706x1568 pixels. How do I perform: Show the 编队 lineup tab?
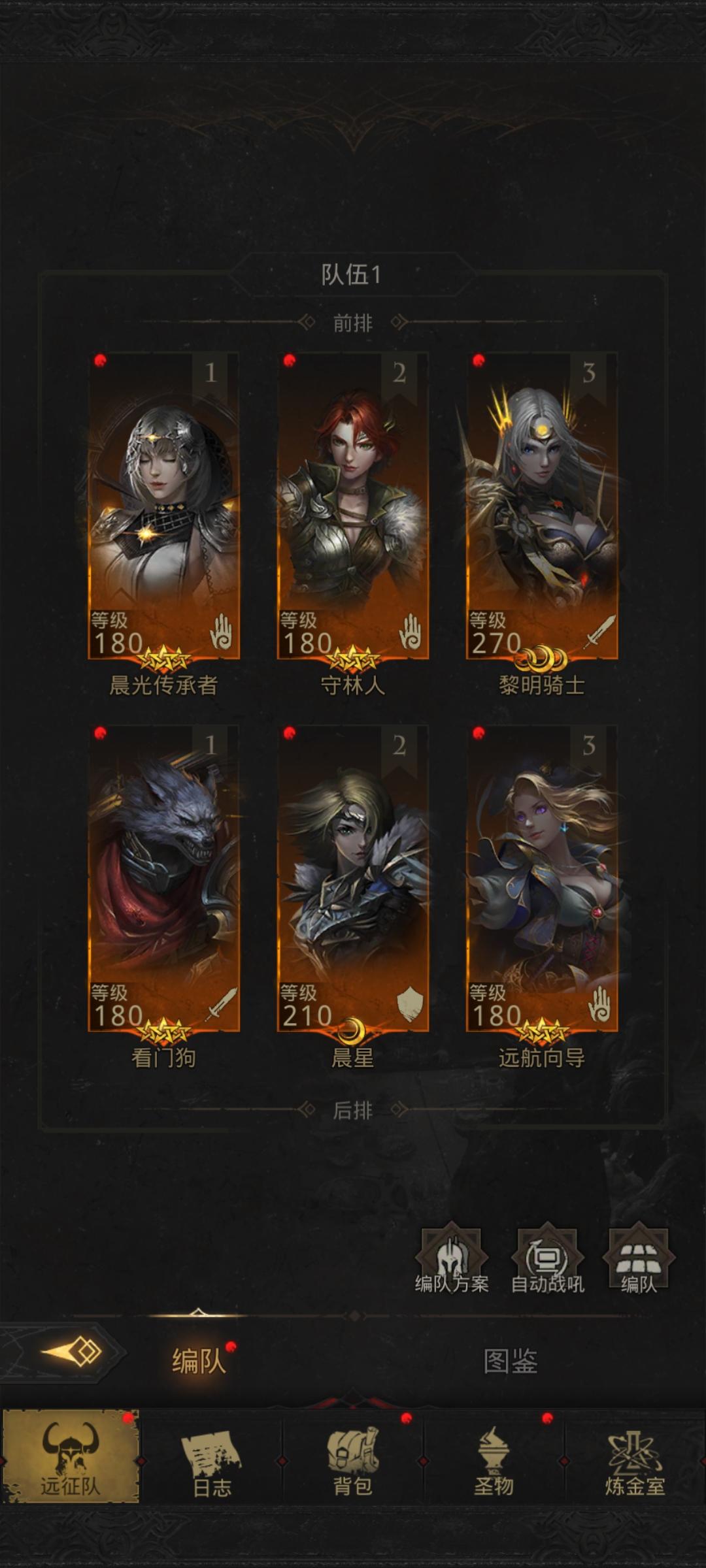[x=199, y=1362]
